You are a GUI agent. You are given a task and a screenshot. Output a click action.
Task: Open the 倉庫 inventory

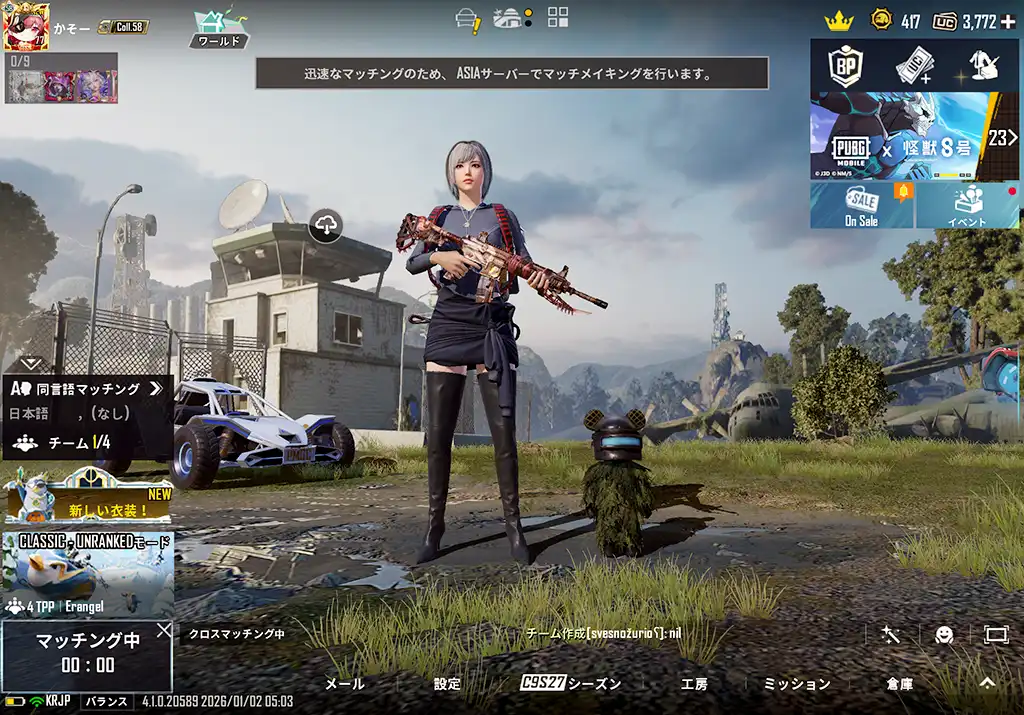(x=899, y=684)
